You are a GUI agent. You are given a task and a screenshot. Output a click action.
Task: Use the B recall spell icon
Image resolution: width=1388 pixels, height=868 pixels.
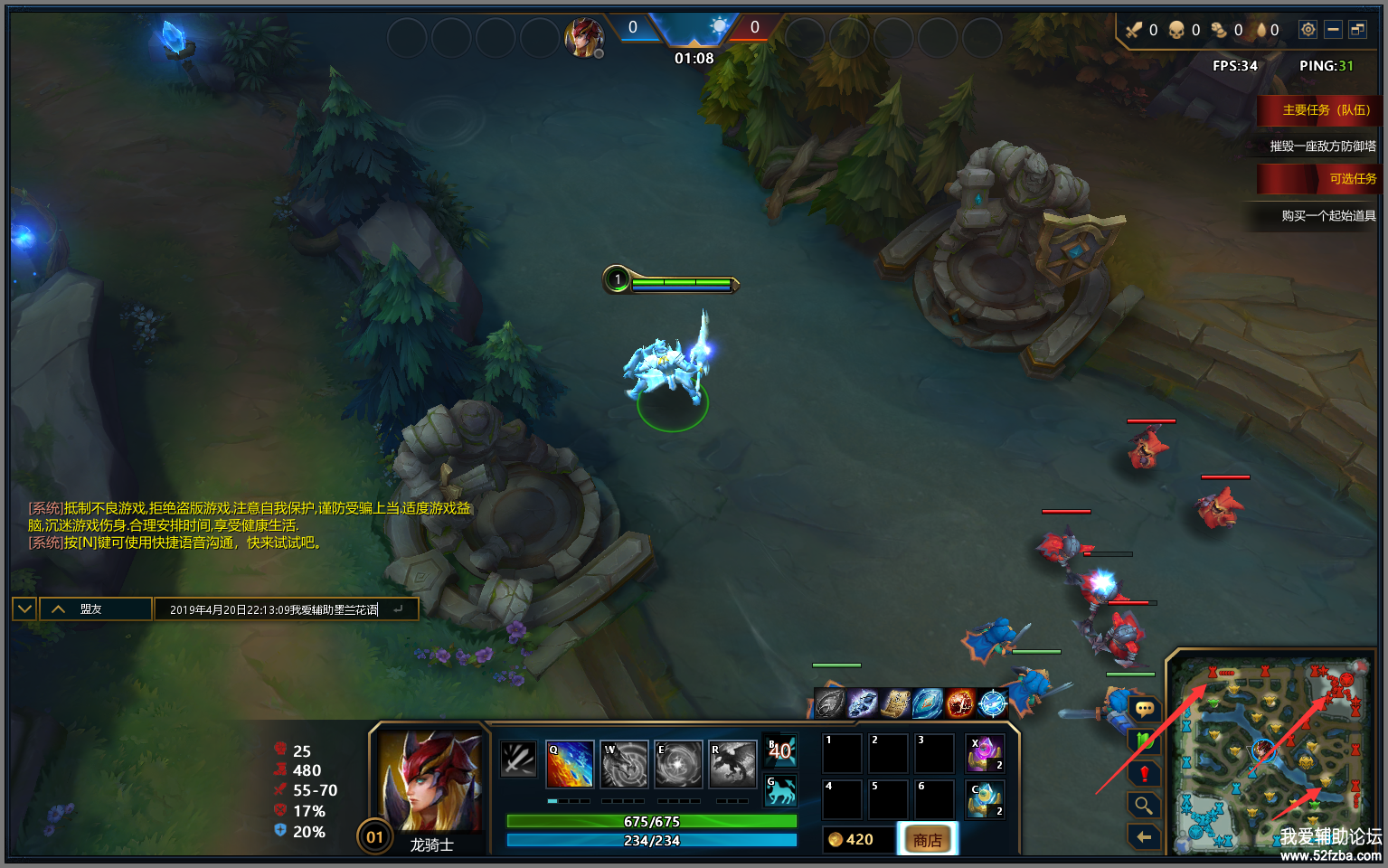[x=781, y=750]
